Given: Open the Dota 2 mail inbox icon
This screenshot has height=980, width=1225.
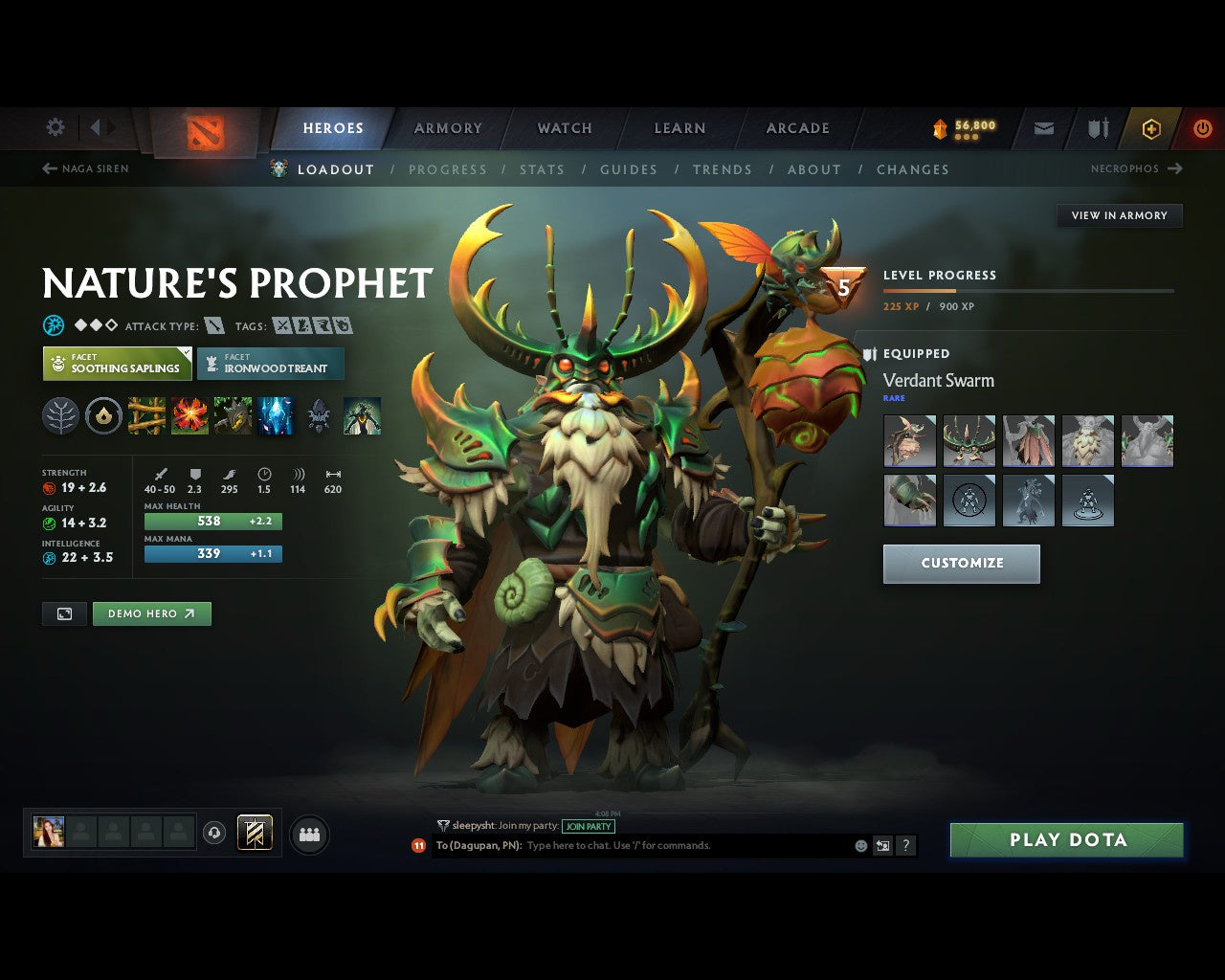Looking at the screenshot, I should coord(1042,127).
